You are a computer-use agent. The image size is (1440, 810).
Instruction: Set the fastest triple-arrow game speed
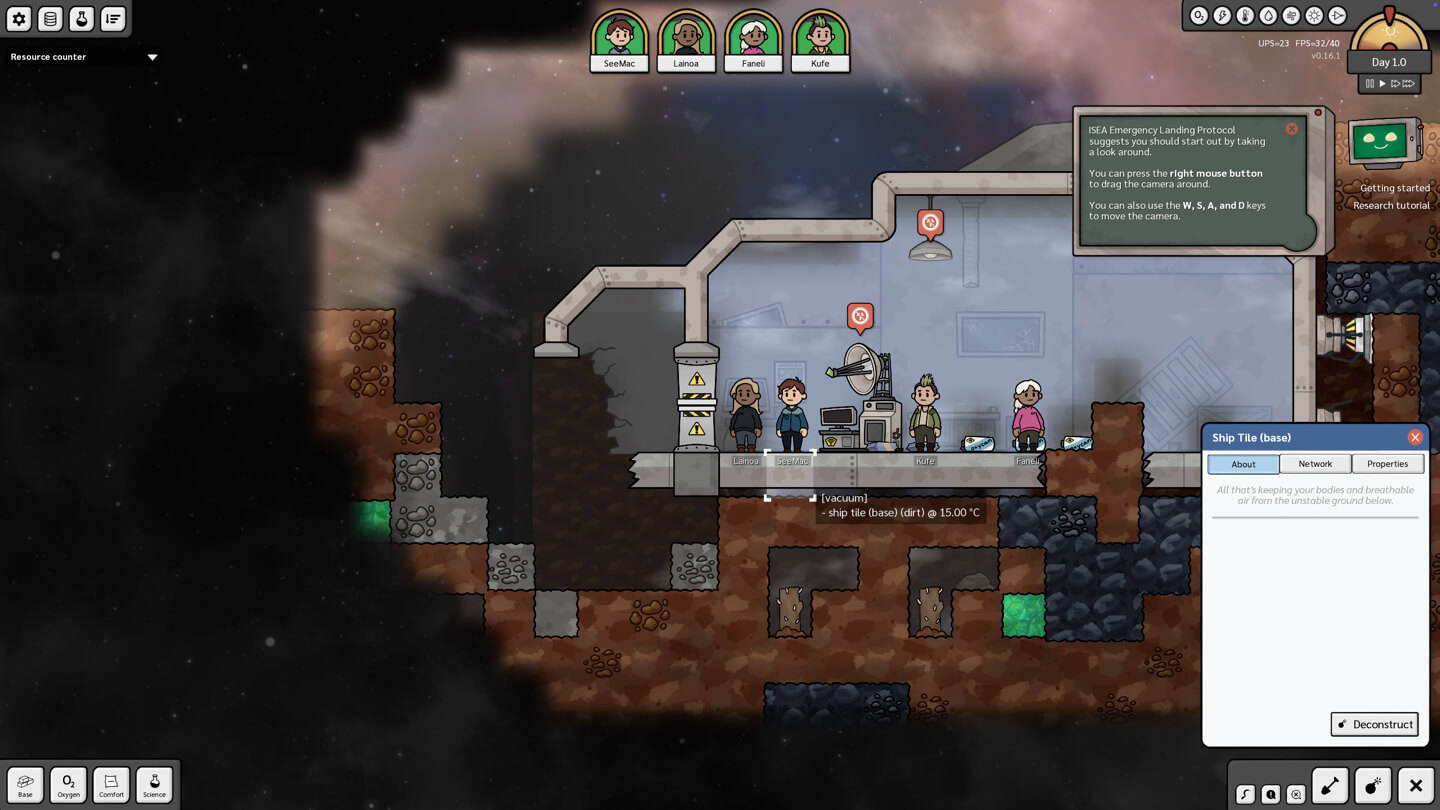1408,84
